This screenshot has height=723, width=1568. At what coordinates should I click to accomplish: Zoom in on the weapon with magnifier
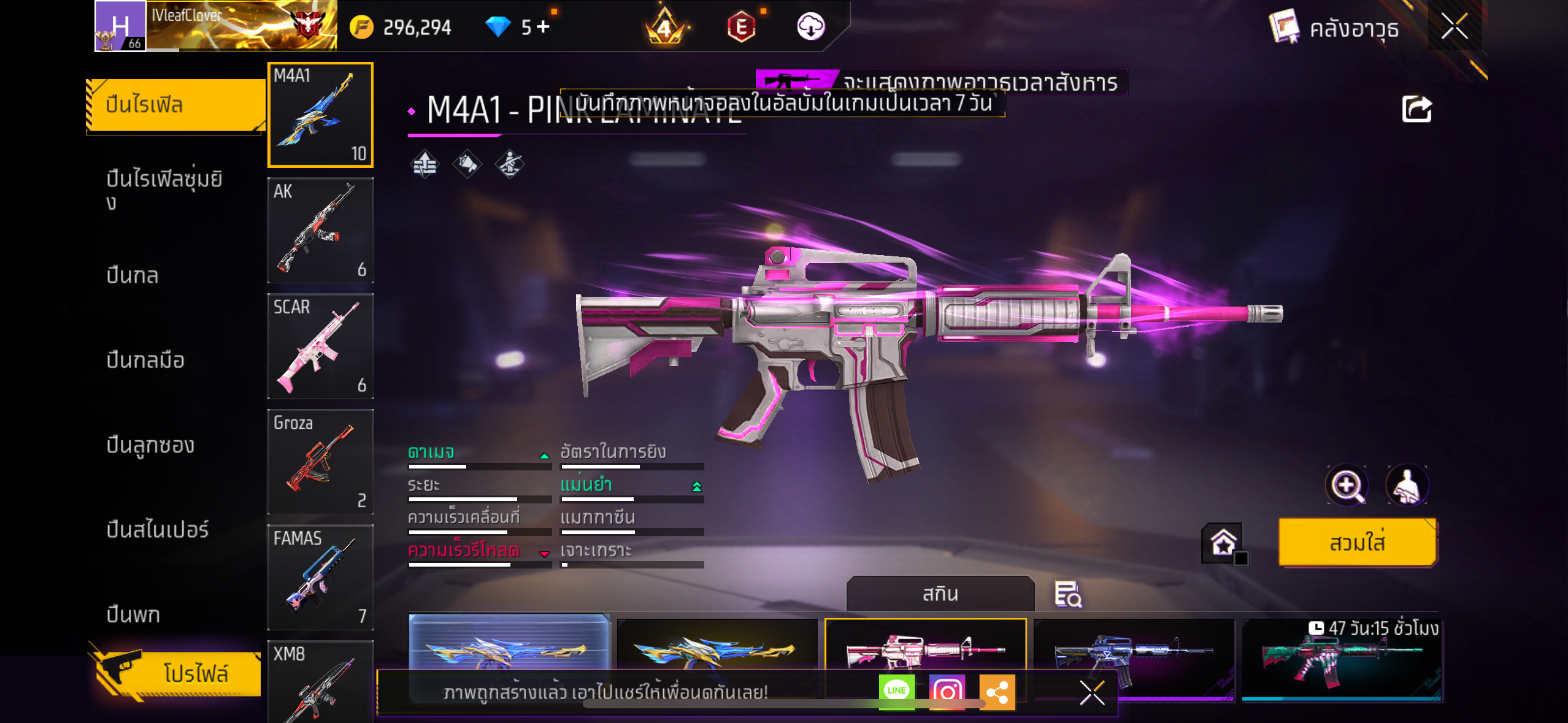tap(1347, 486)
